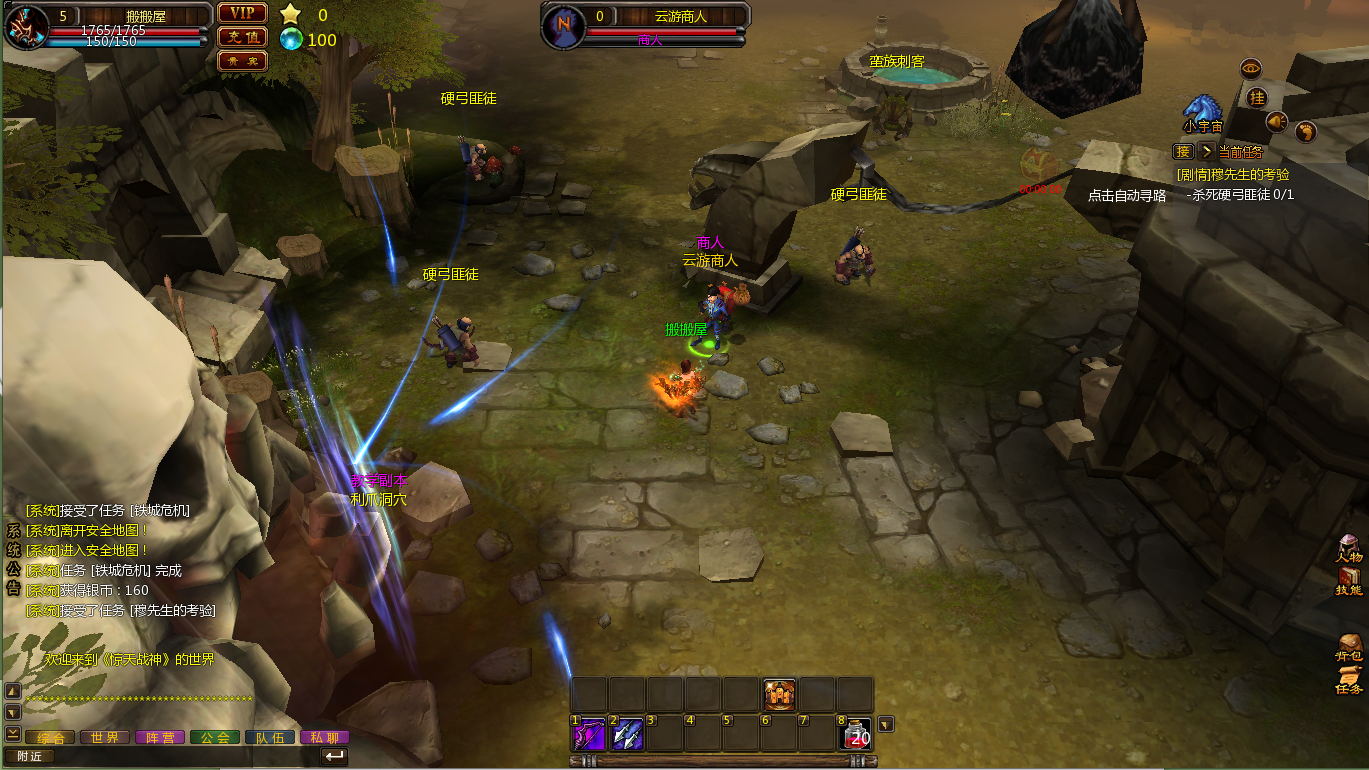The width and height of the screenshot is (1369, 770).
Task: Switch to the 世界 chat tab
Action: 105,737
